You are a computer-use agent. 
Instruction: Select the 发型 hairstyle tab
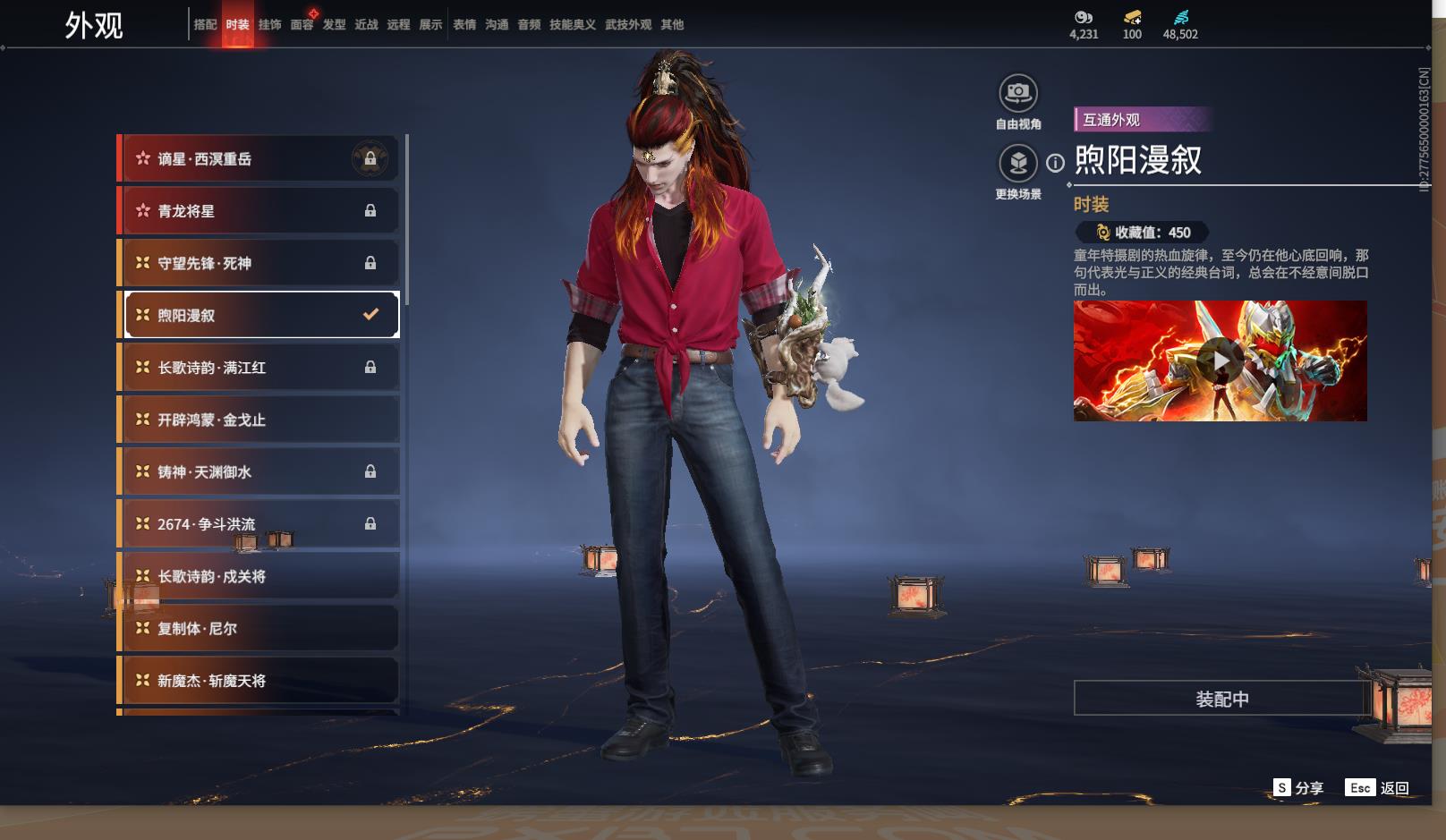point(334,25)
